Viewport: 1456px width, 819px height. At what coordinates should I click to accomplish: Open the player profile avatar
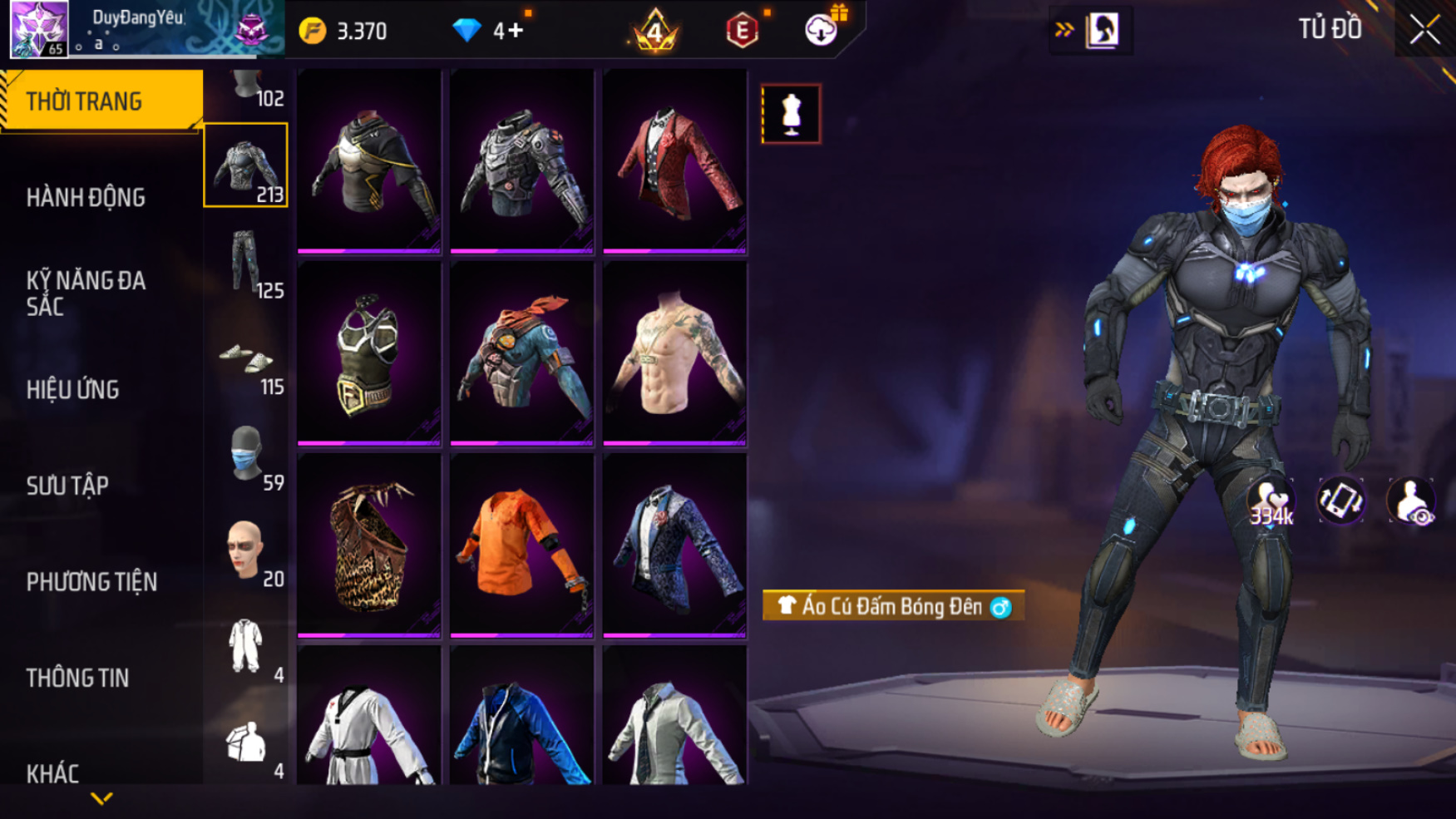(x=39, y=29)
